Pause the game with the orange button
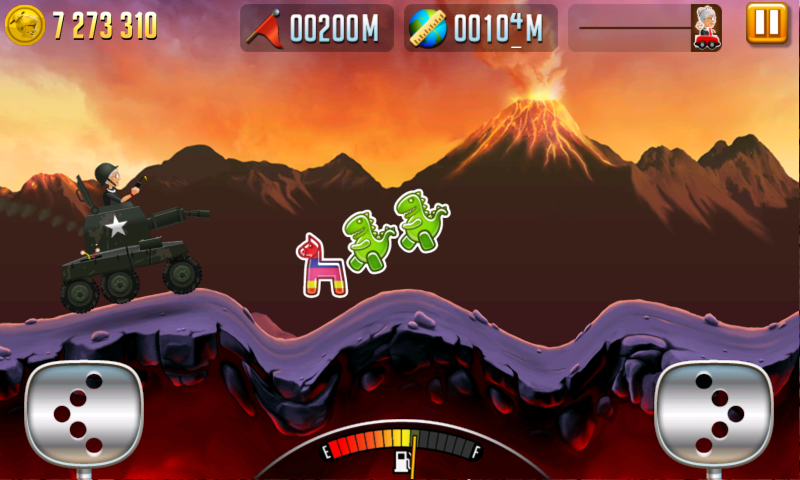This screenshot has height=480, width=800. [767, 25]
